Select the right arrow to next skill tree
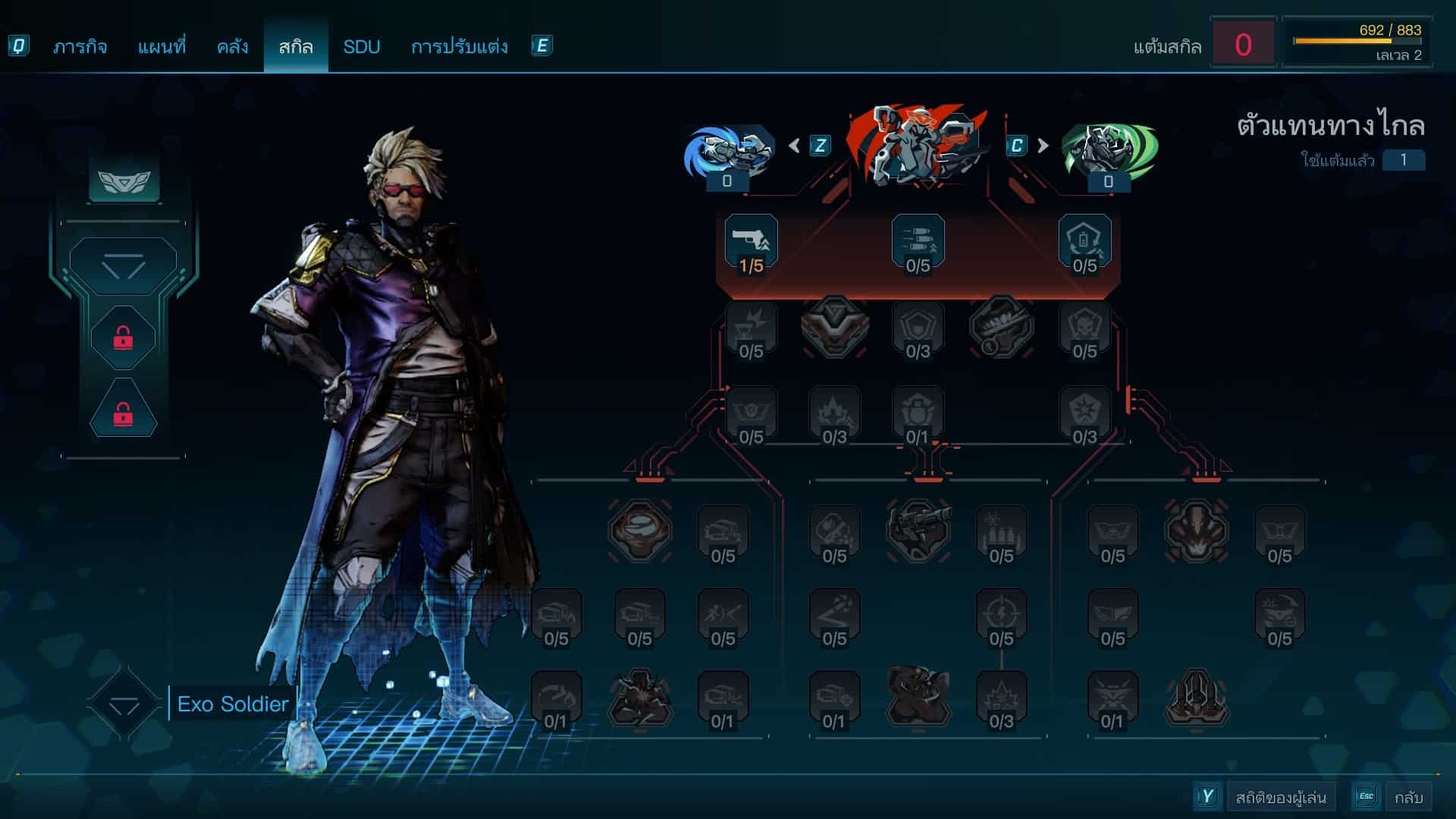Screen dimensions: 1456x819 (x=1043, y=145)
